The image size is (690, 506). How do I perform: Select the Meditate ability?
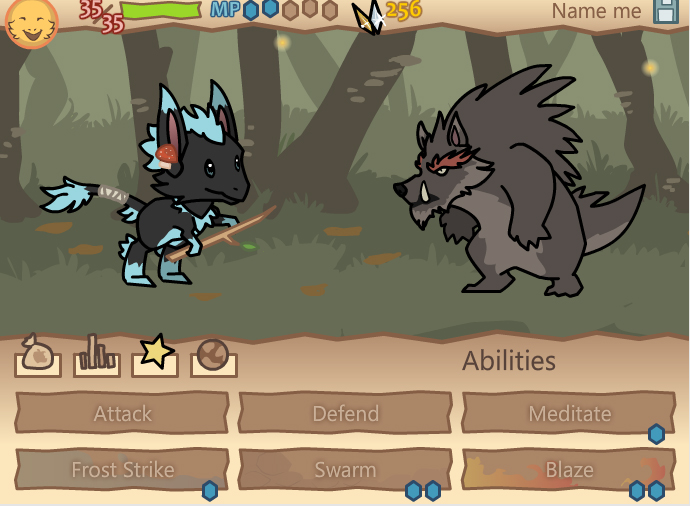click(x=568, y=413)
